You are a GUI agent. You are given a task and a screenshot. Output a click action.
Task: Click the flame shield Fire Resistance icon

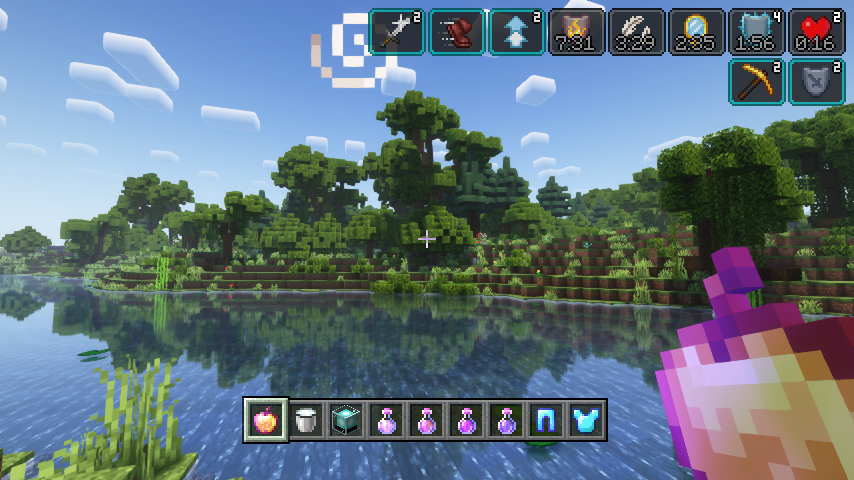pos(577,31)
